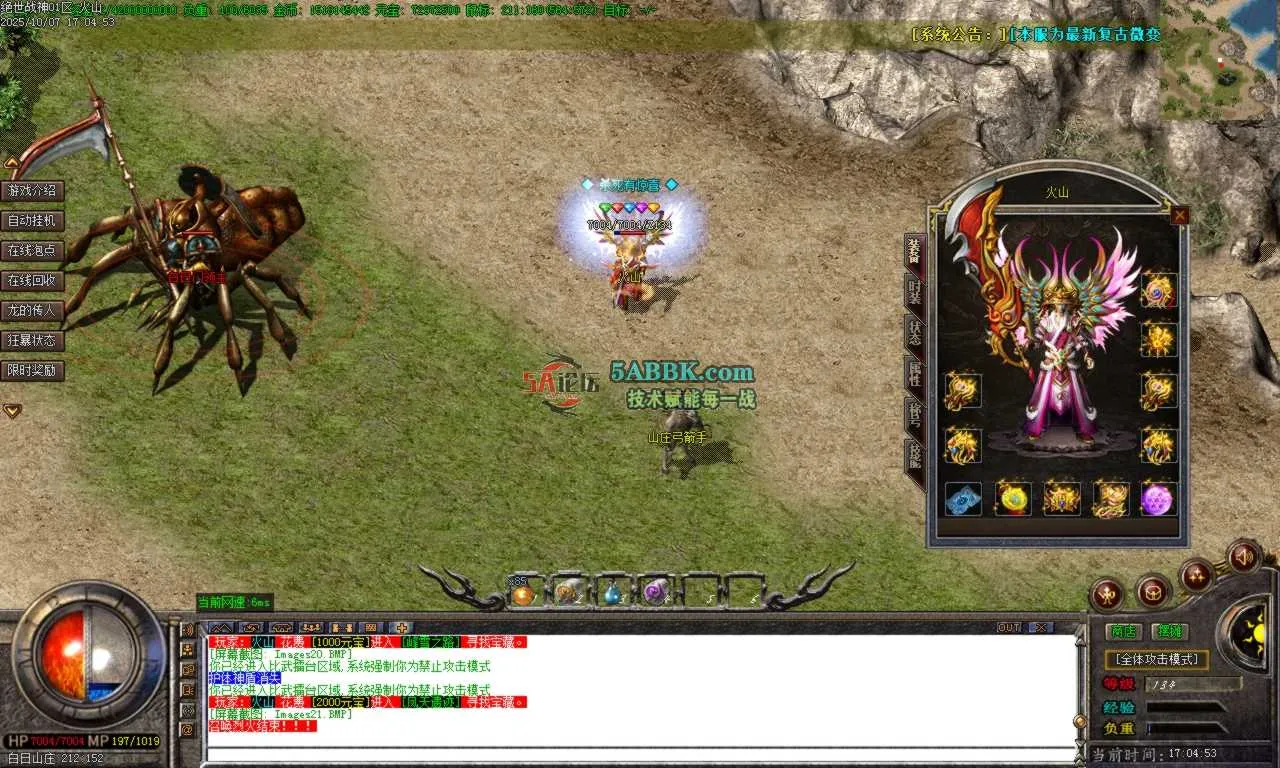
Task: Activate the 狂暴状态 berserk state button
Action: pos(33,341)
